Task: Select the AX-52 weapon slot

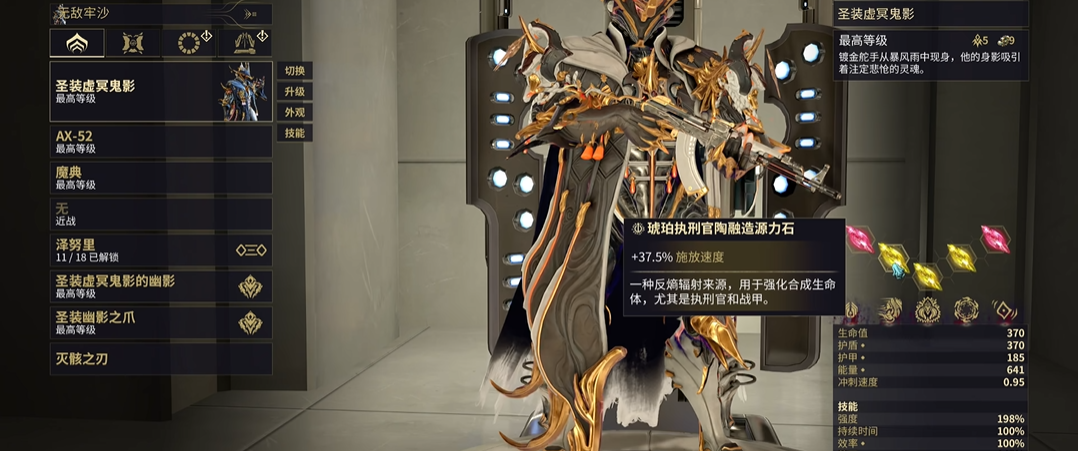Action: (x=160, y=141)
